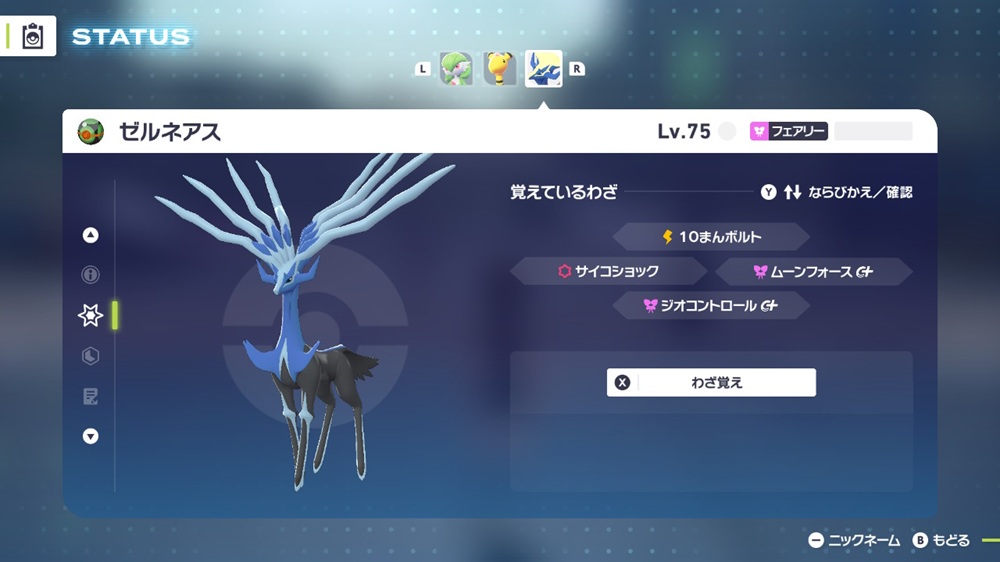1000x562 pixels.
Task: Switch to the yellow Pokémon party thumbnail
Action: tap(500, 69)
